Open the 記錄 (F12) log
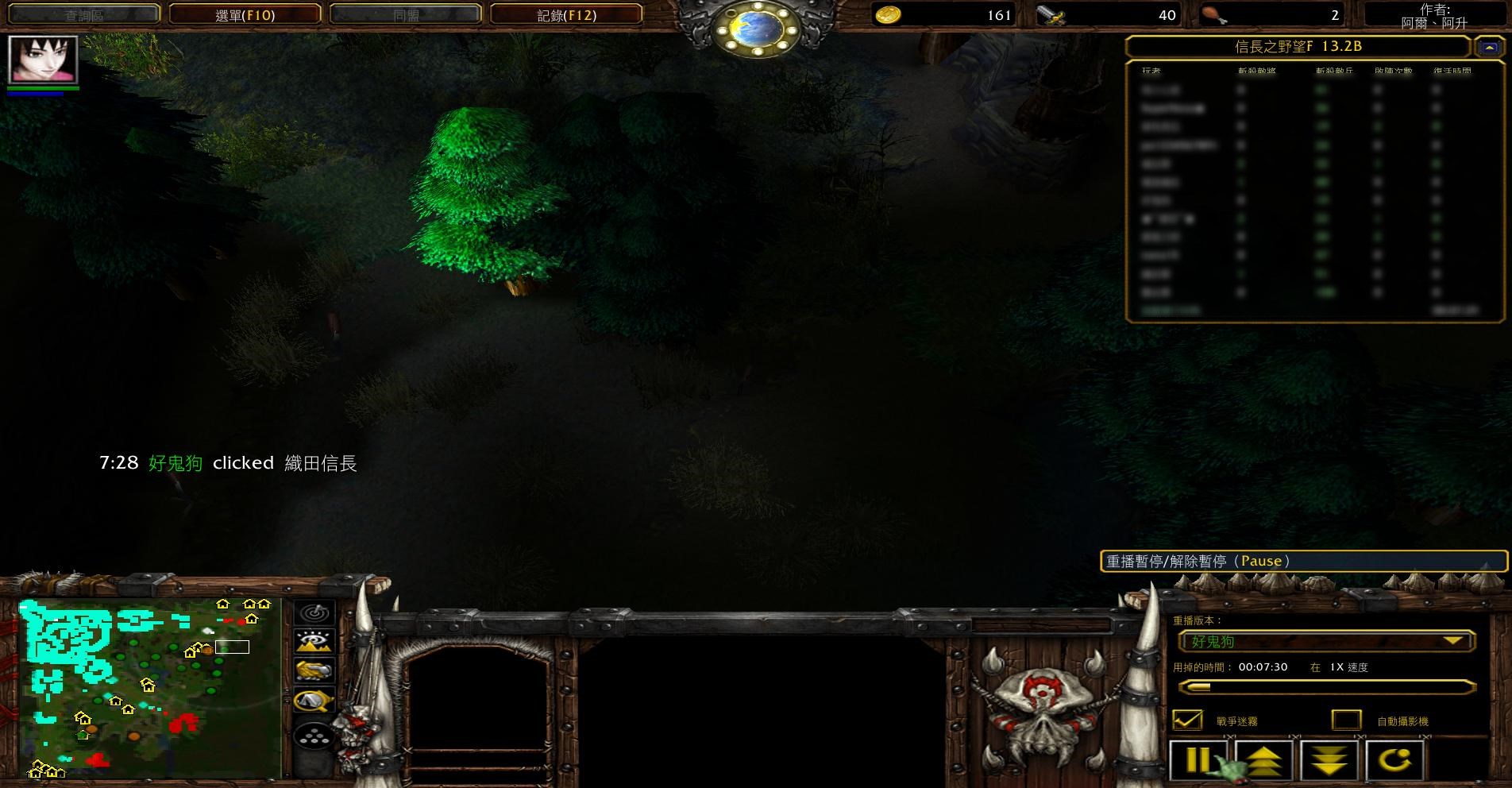Screen dimensions: 1512x788 (x=566, y=14)
